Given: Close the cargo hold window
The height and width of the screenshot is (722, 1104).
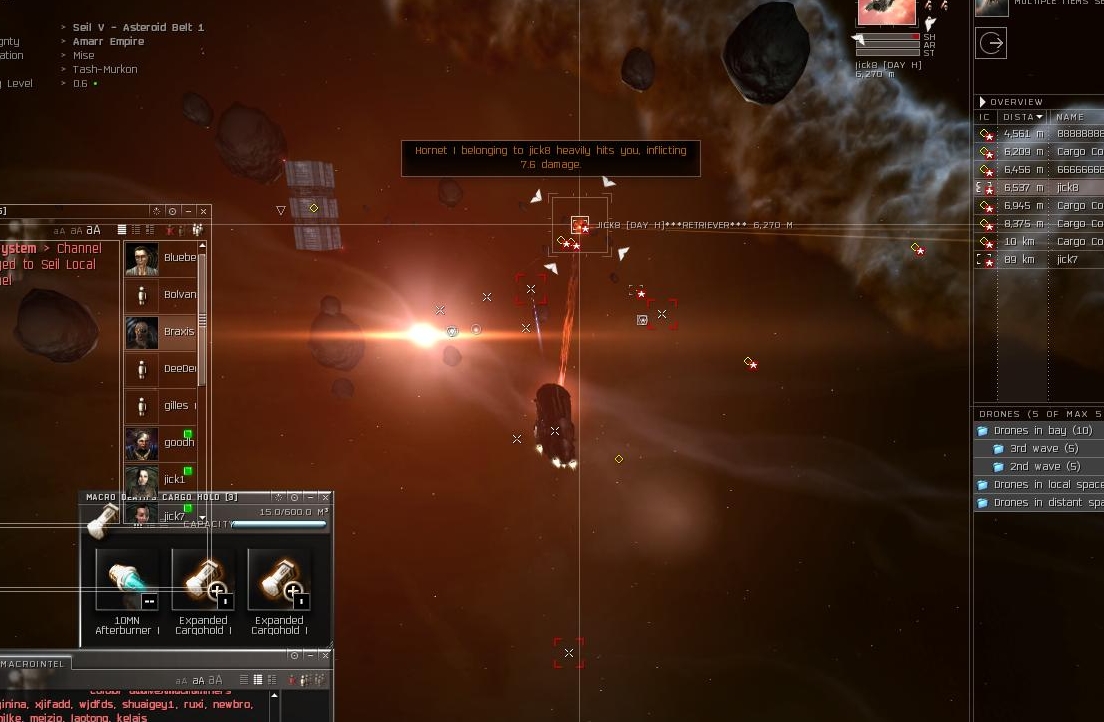Looking at the screenshot, I should coord(325,497).
